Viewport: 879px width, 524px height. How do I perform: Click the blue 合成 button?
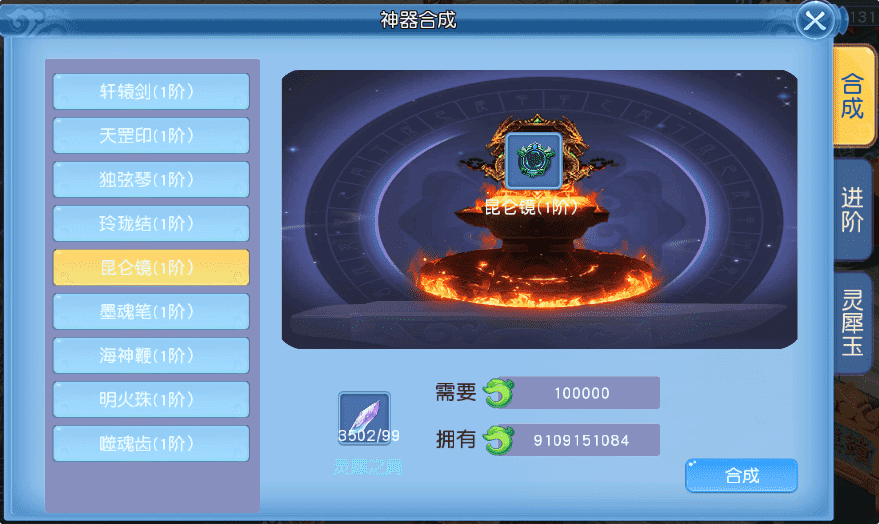[741, 476]
